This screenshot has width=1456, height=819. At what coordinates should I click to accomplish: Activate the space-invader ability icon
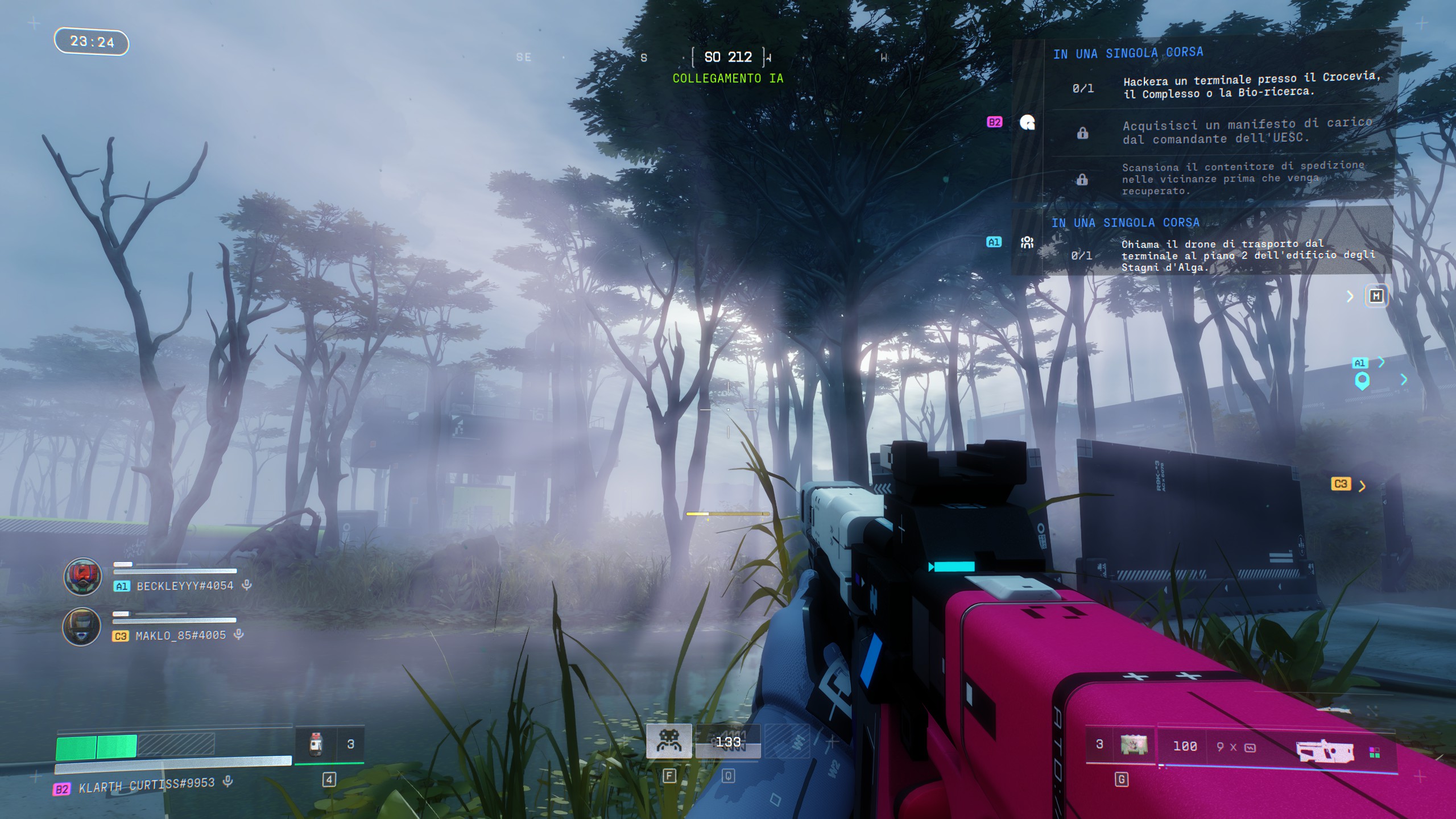[x=669, y=741]
